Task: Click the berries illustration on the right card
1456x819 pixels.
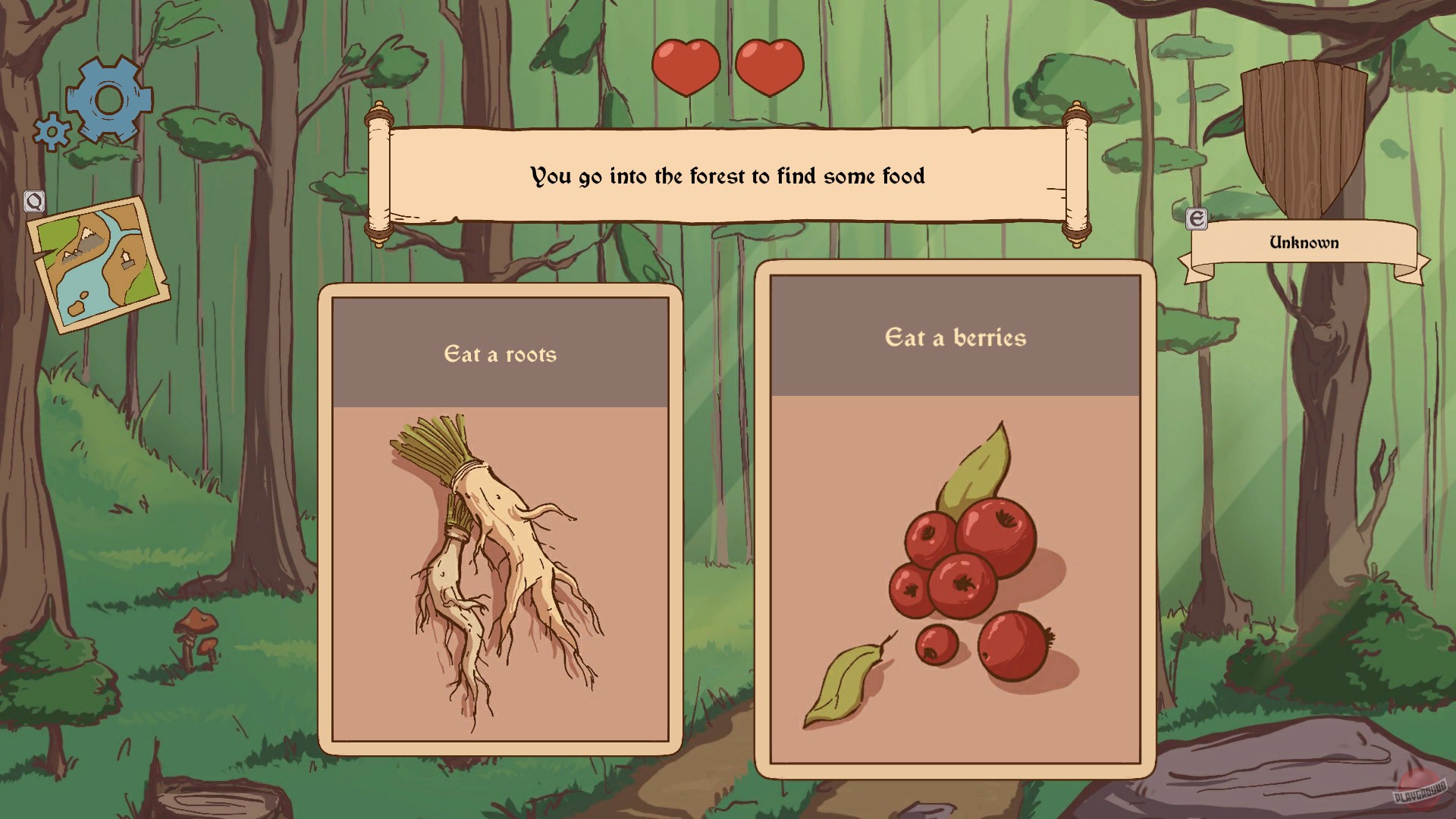Action: click(963, 584)
